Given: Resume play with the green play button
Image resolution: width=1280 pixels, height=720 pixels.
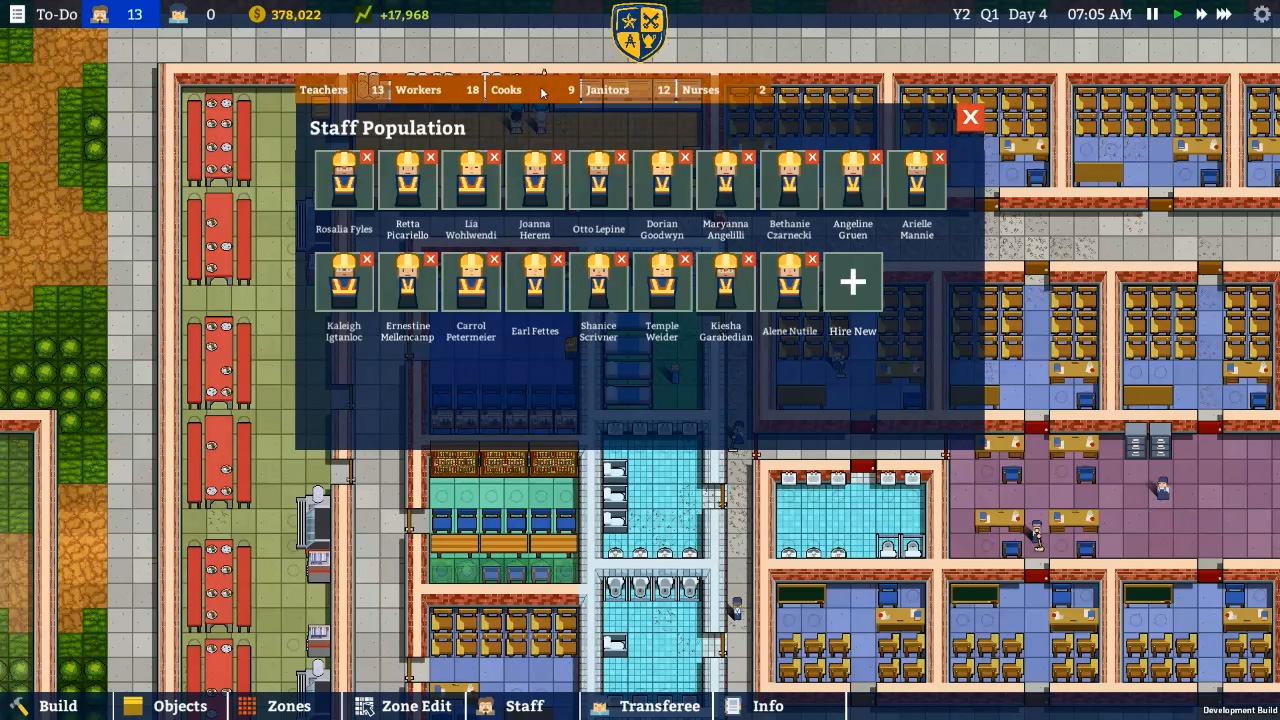Looking at the screenshot, I should (1177, 14).
